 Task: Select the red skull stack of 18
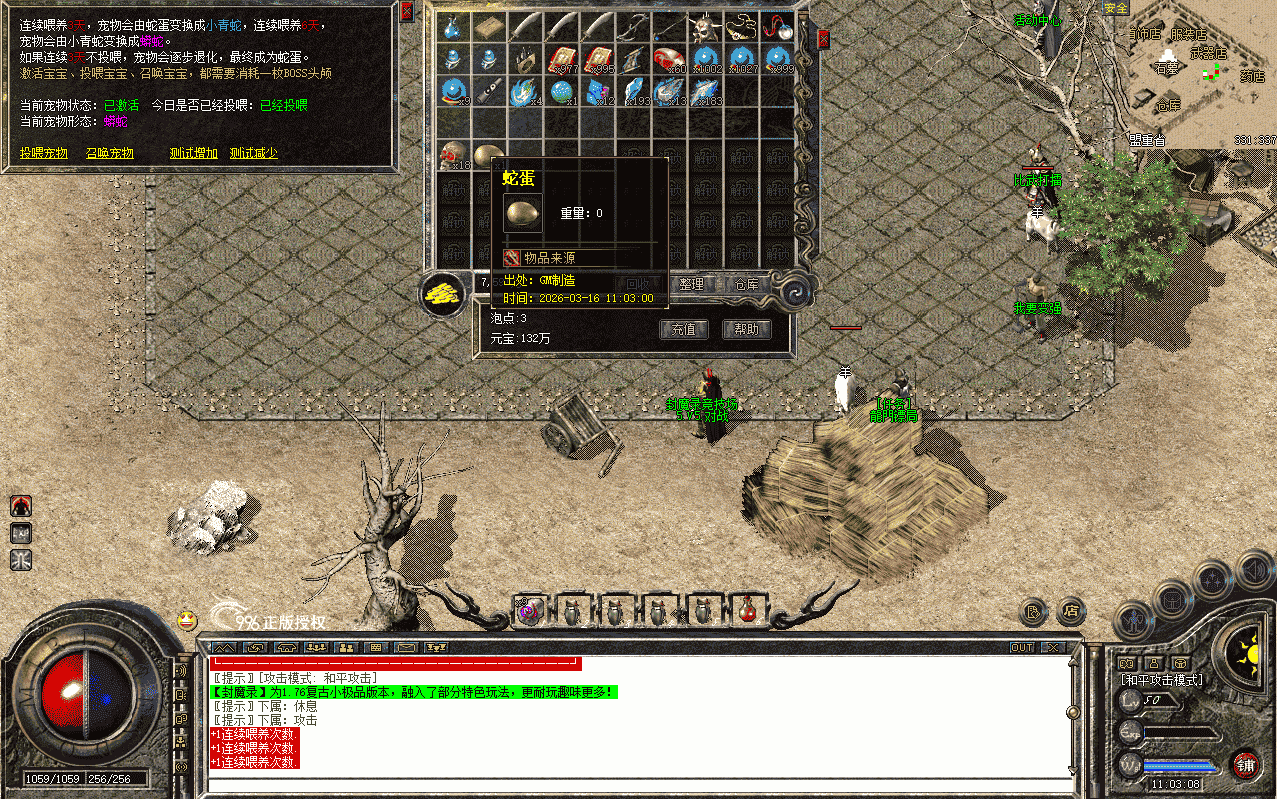coord(455,157)
